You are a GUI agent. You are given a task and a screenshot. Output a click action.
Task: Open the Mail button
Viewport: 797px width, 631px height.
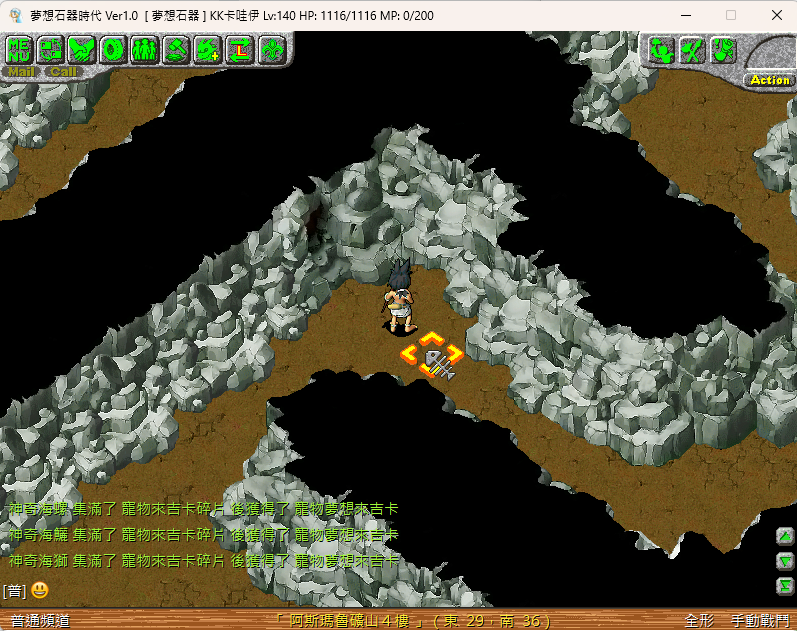pos(19,71)
